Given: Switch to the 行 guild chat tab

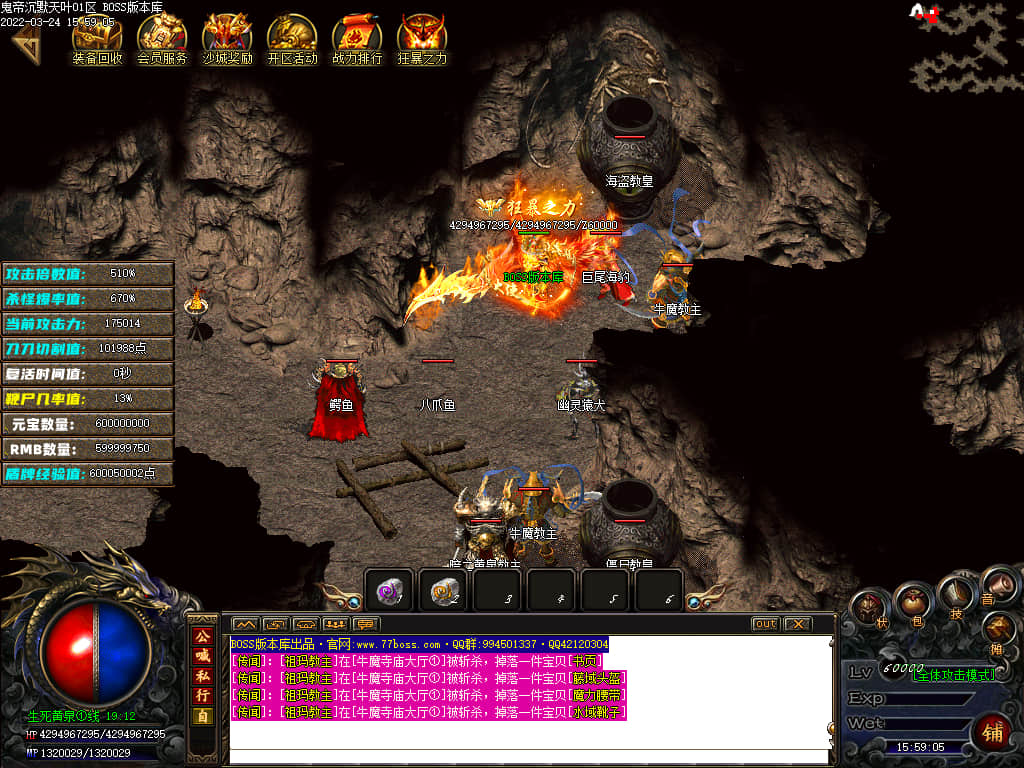Looking at the screenshot, I should 203,695.
